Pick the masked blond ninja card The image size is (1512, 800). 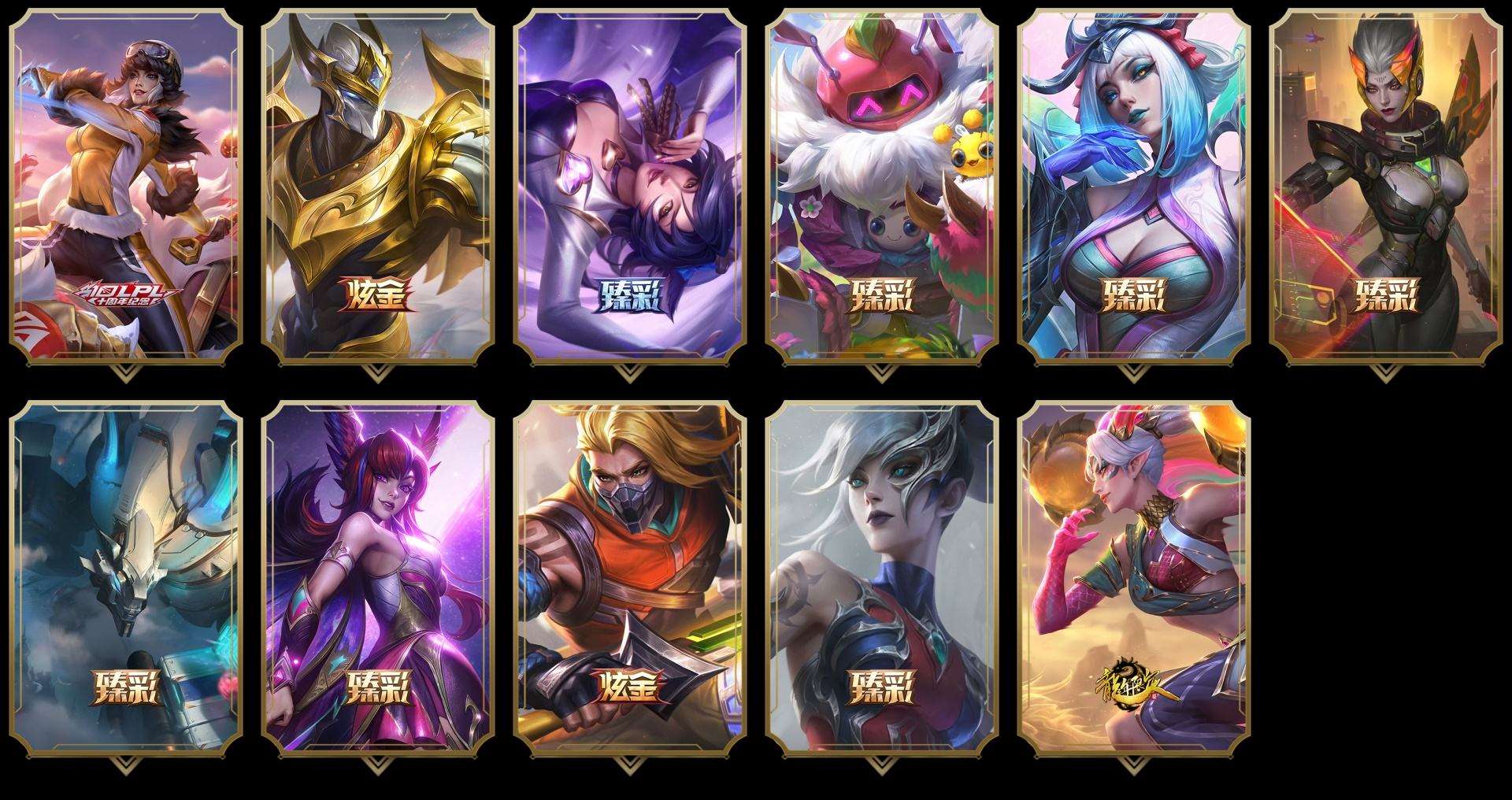point(630,579)
